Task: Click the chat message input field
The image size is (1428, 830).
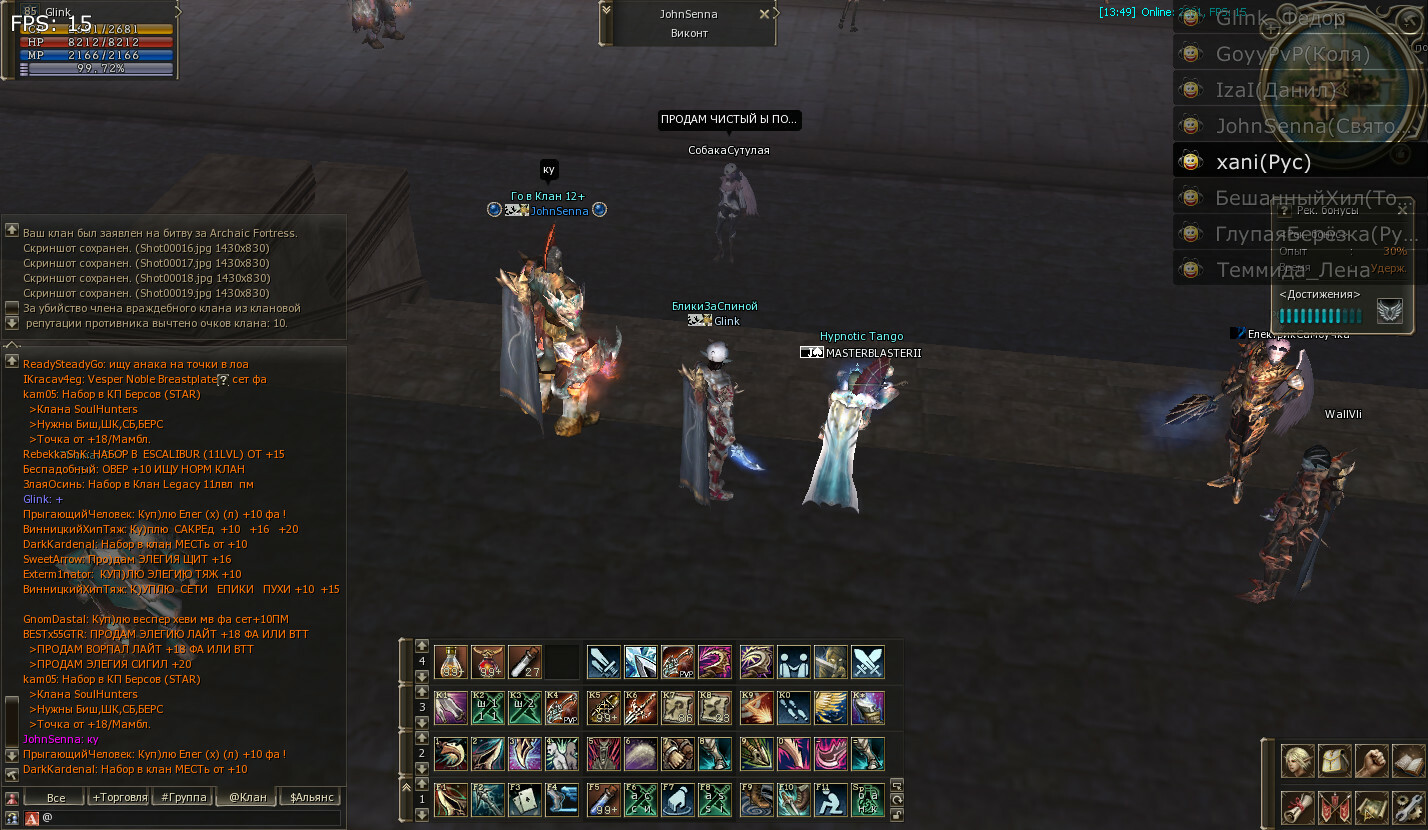Action: point(190,818)
